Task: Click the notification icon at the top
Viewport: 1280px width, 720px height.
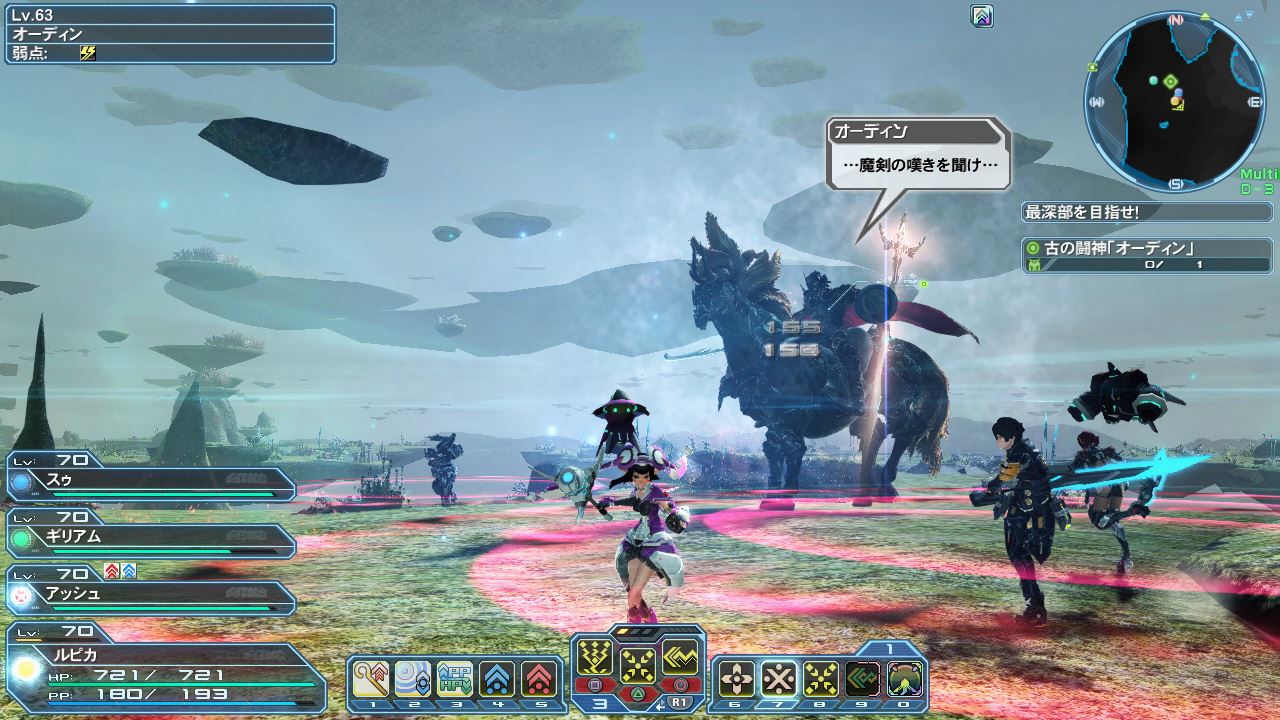Action: [982, 16]
